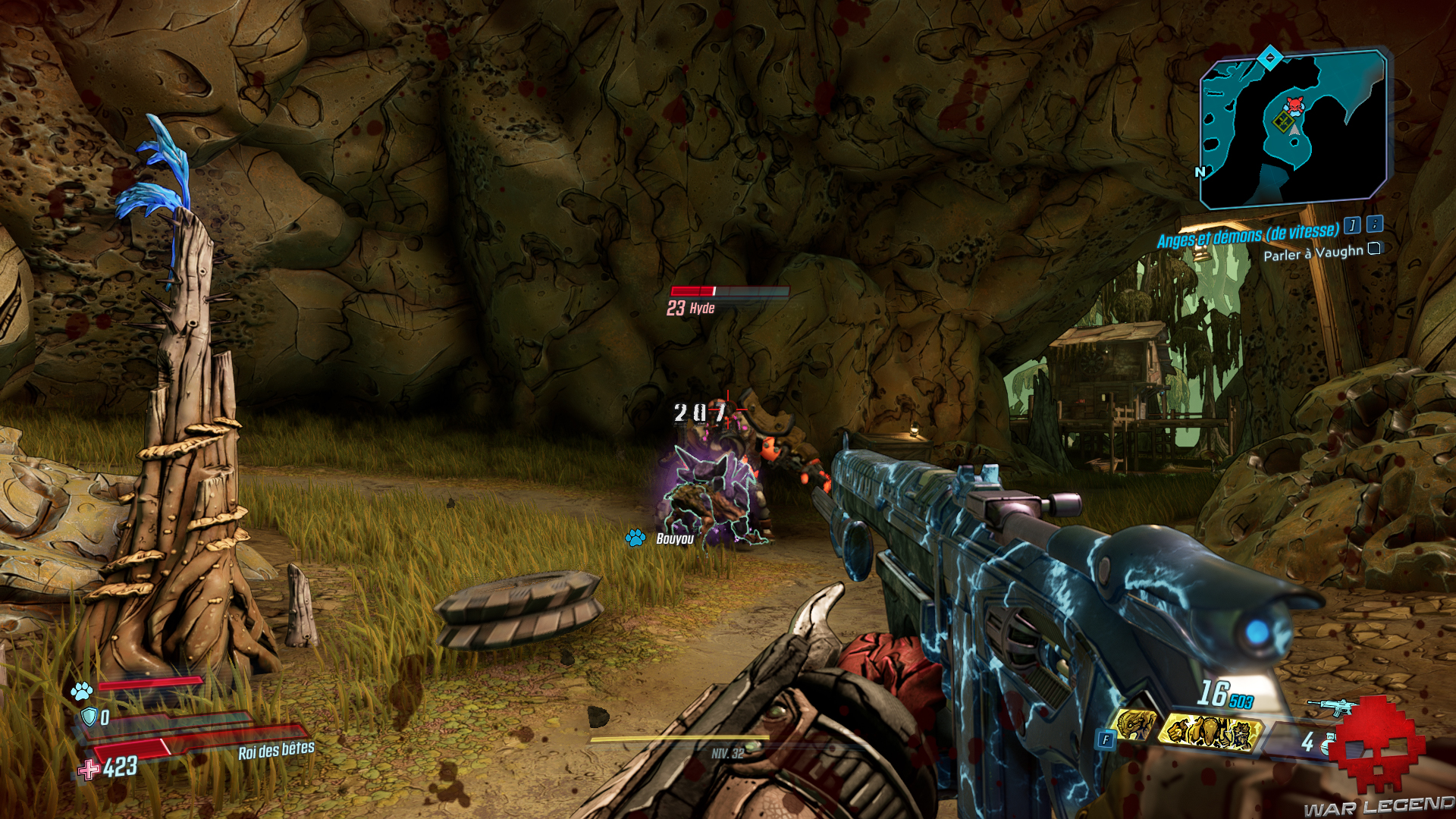The width and height of the screenshot is (1456, 819).
Task: Click the golden action skill creature icon
Action: [x=1211, y=734]
